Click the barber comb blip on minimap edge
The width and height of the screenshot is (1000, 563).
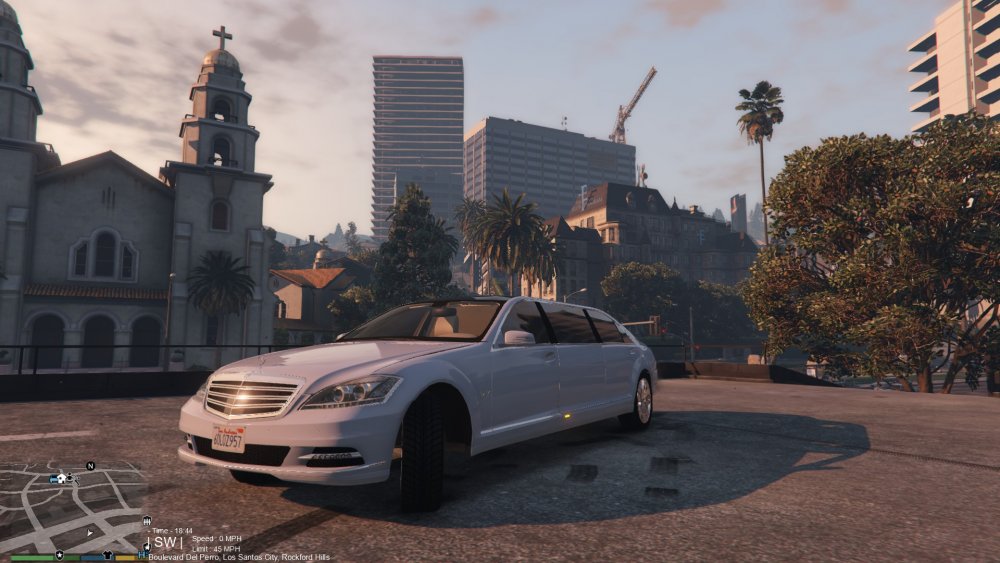146,520
